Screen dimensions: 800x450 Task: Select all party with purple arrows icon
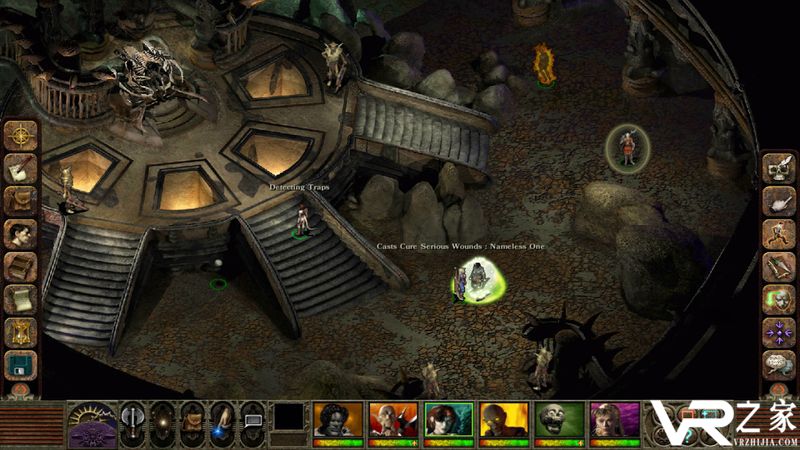[779, 332]
